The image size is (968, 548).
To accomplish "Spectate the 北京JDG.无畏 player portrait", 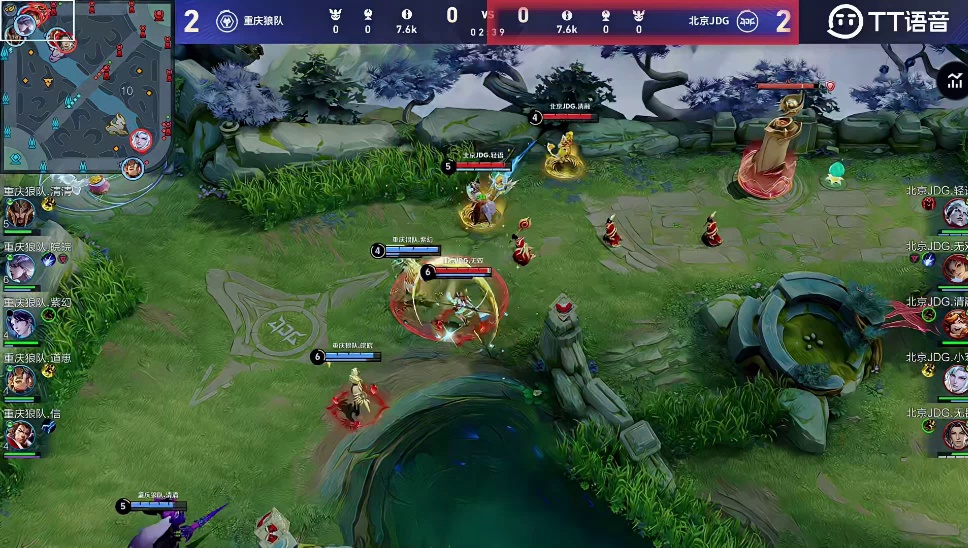I will pyautogui.click(x=954, y=434).
